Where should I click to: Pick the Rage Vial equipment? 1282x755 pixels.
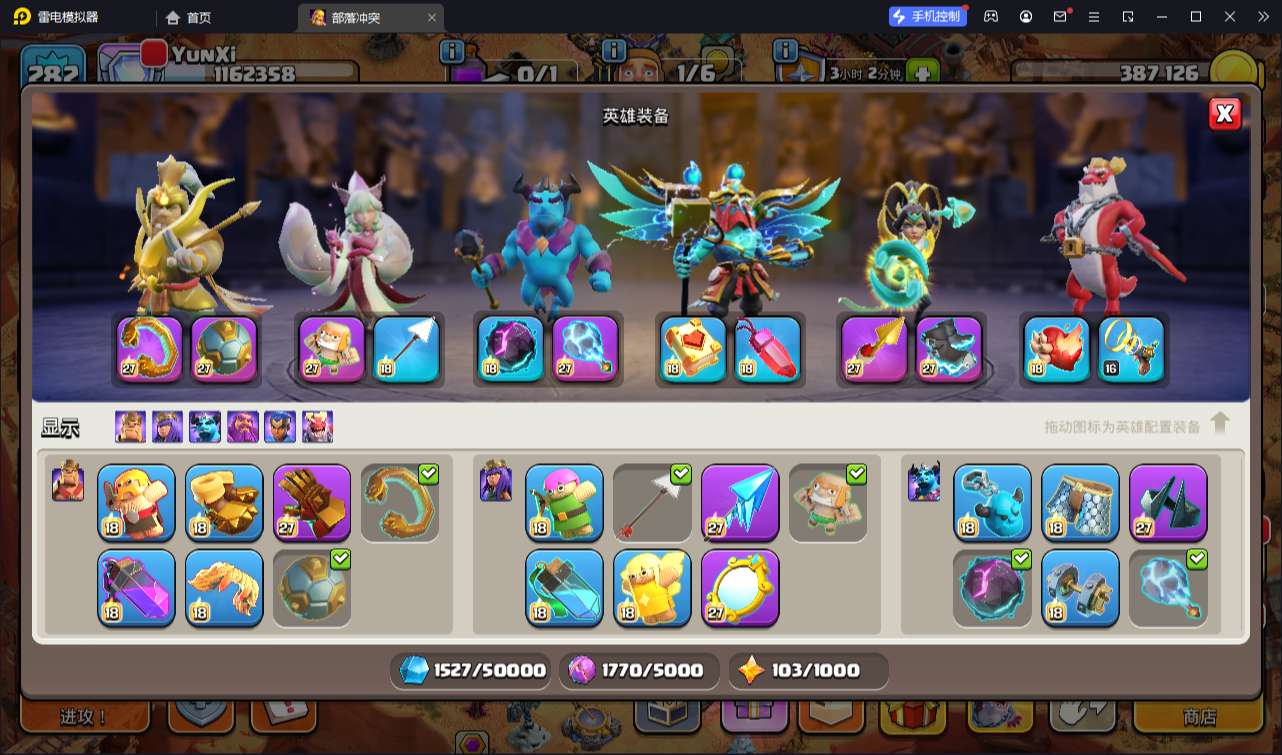point(136,587)
